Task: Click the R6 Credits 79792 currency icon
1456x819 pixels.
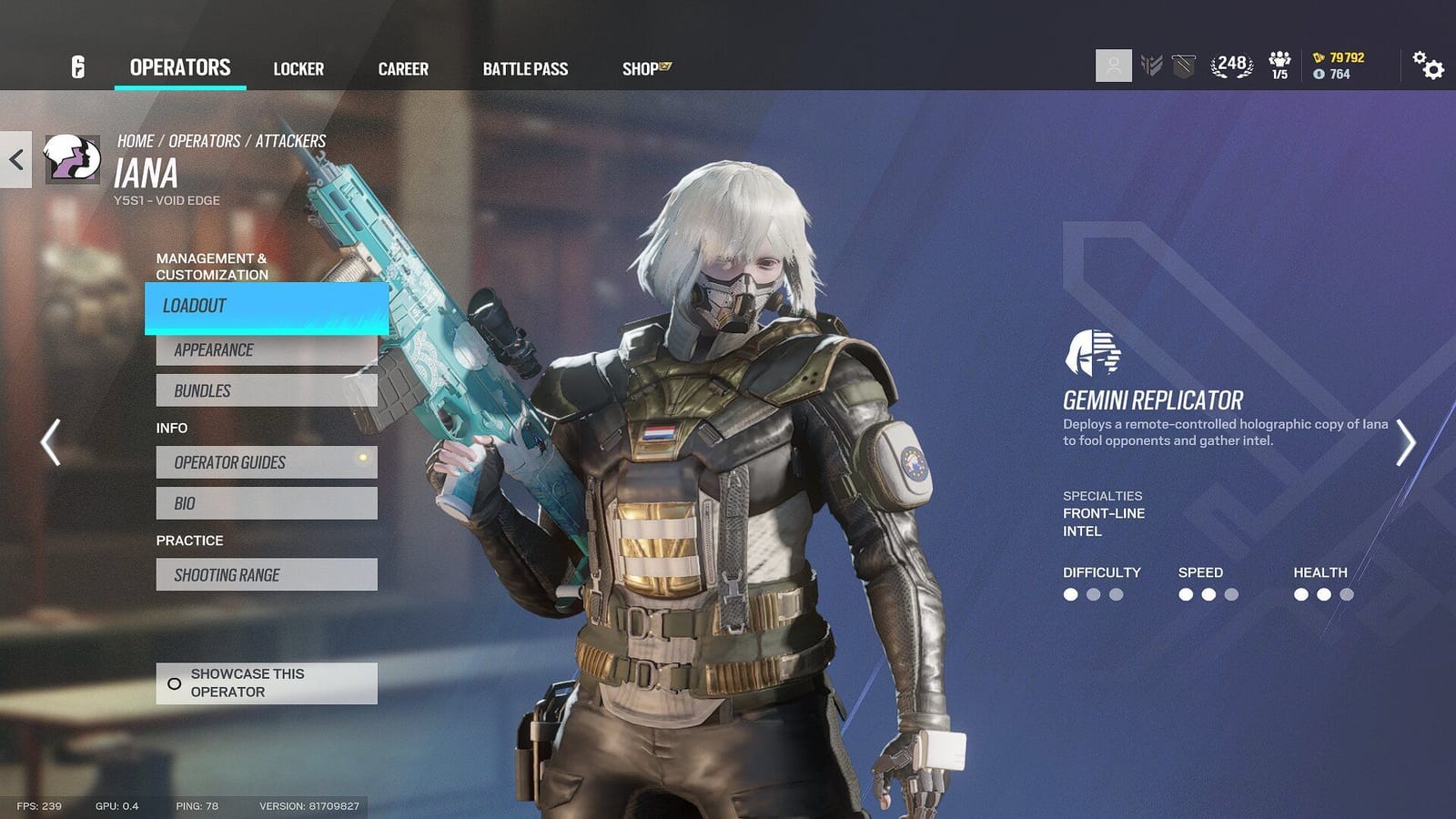Action: 1319,56
